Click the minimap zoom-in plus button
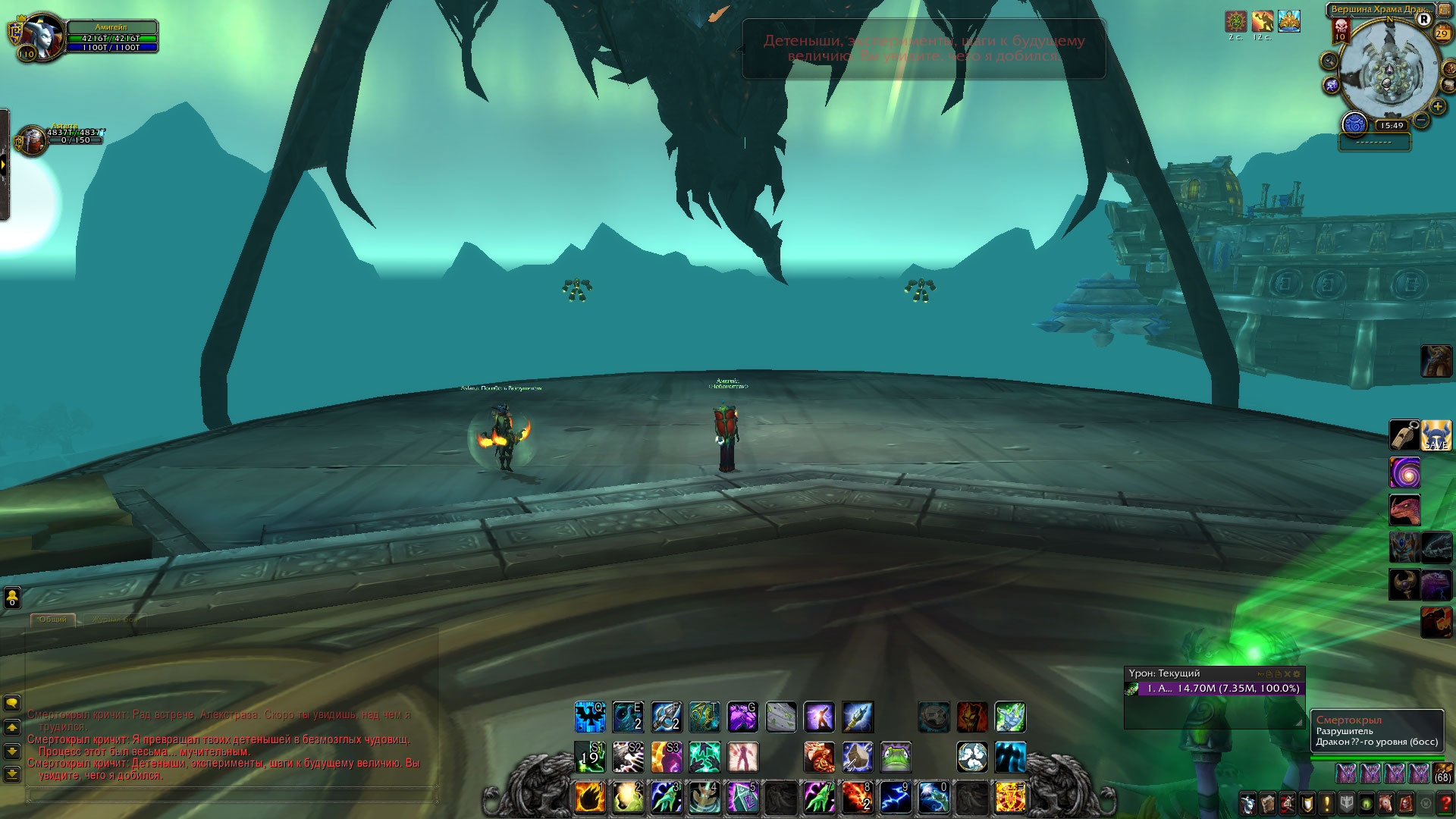Screen dimensions: 1456x819 coord(1437,107)
